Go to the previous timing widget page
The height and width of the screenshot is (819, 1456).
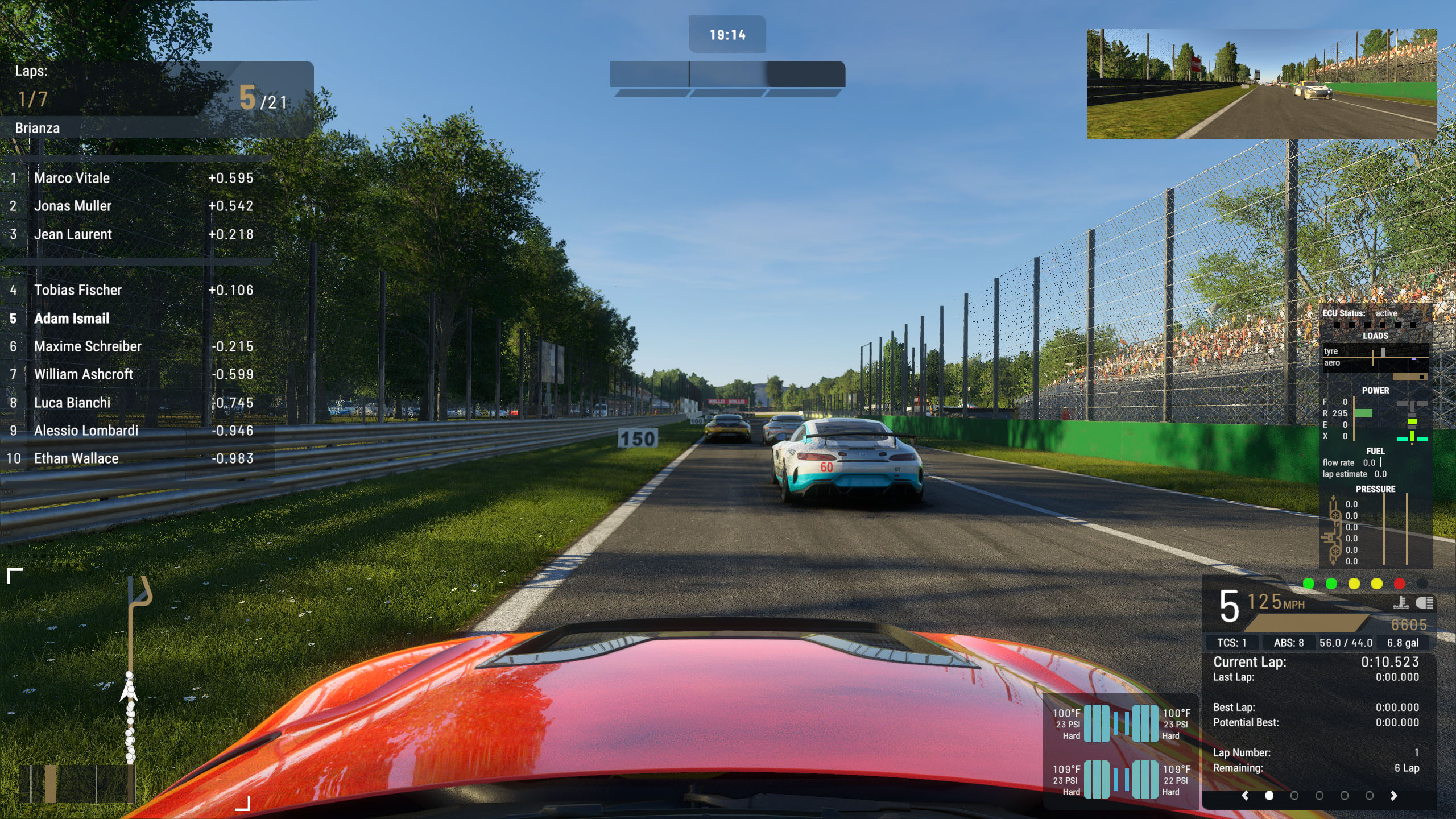[1245, 796]
